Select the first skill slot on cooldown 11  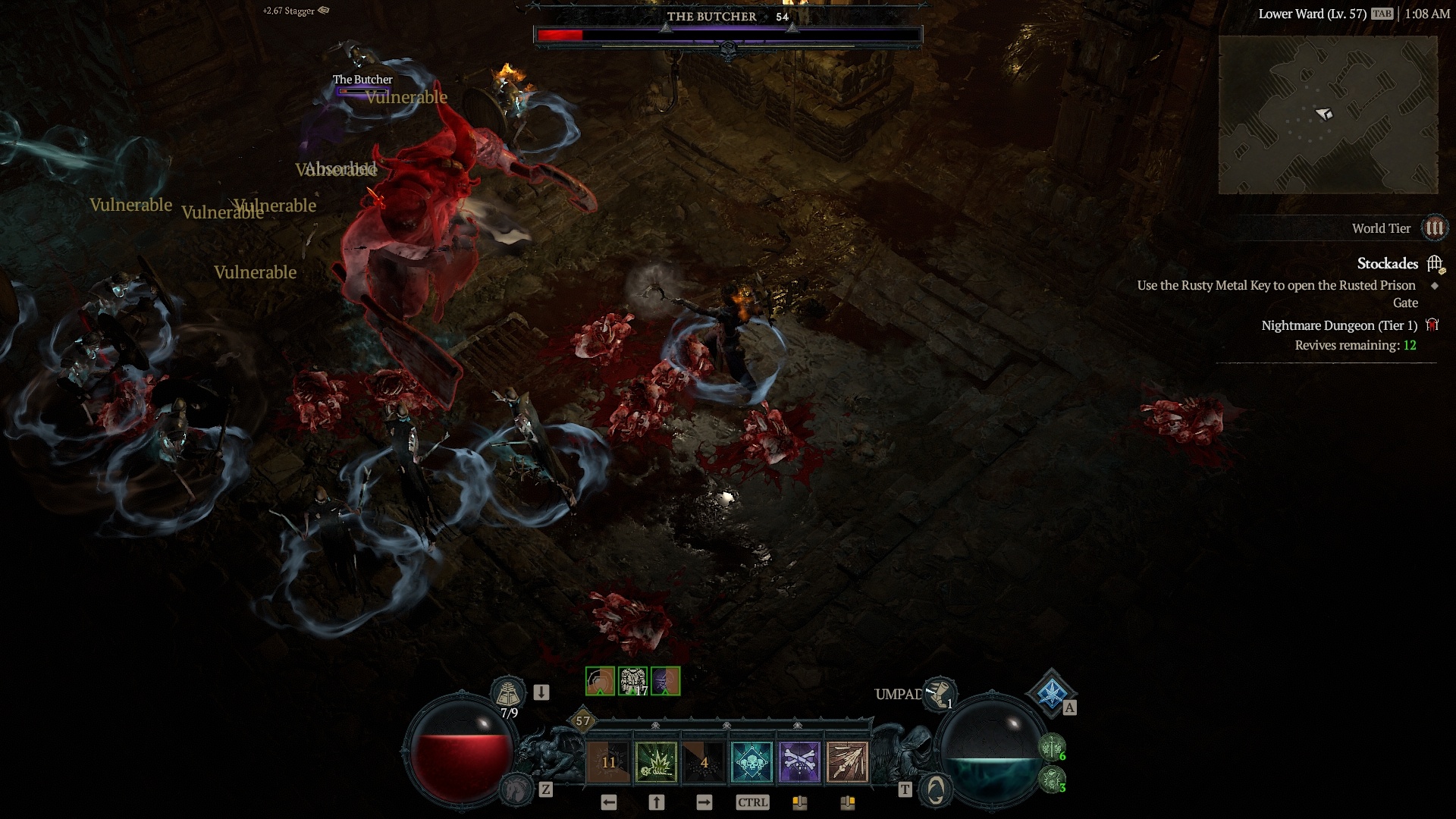pyautogui.click(x=608, y=761)
